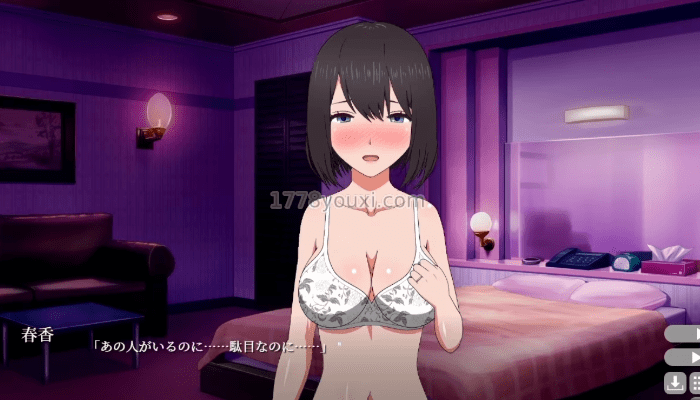Activate the upper arrow pill button
Image resolution: width=700 pixels, height=400 pixels.
[x=684, y=333]
